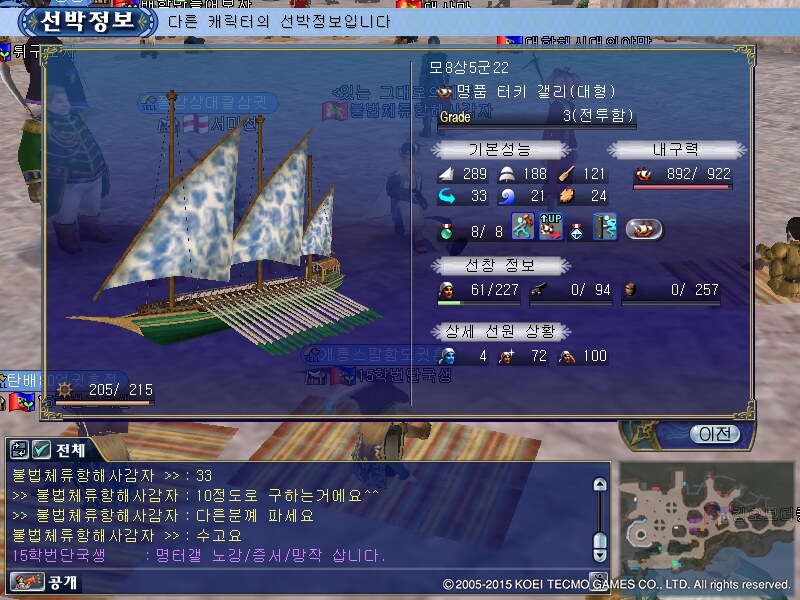
Task: Select the 전체 chat tab
Action: click(x=70, y=450)
